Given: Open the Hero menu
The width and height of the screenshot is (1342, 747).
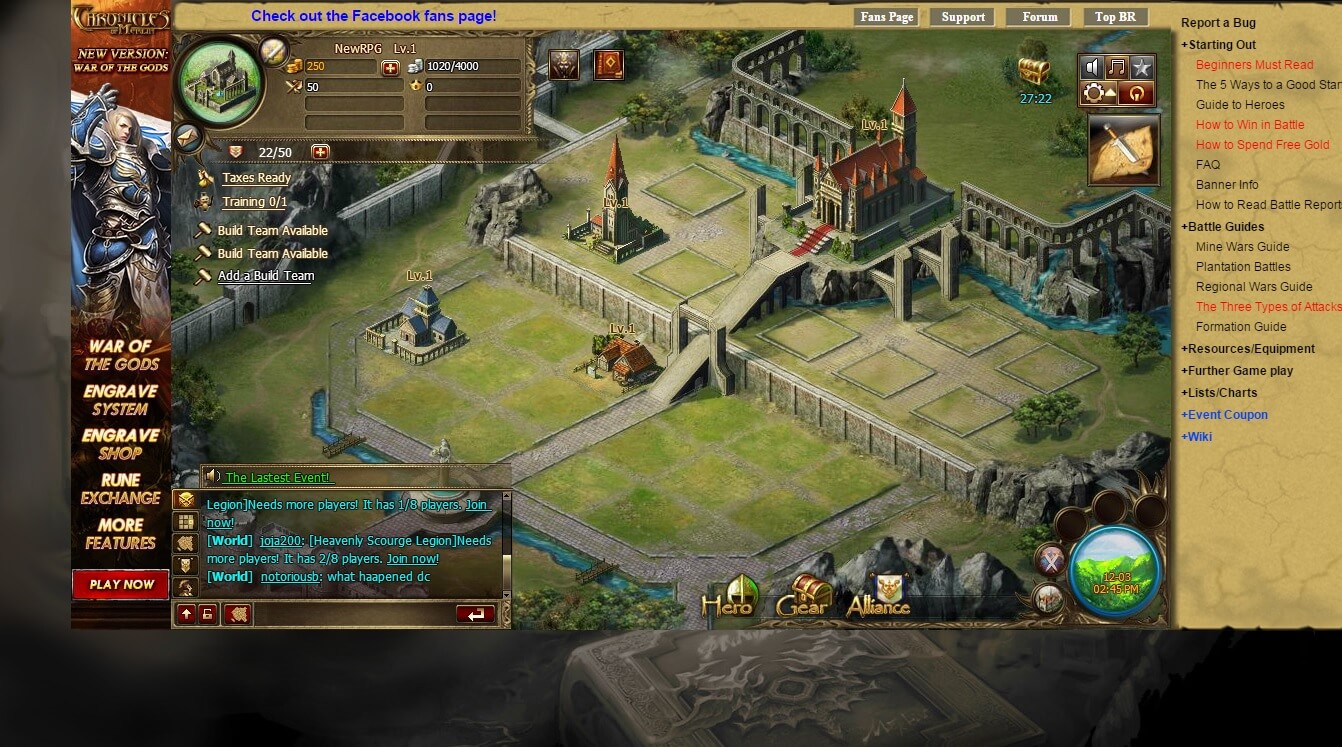Looking at the screenshot, I should 727,597.
